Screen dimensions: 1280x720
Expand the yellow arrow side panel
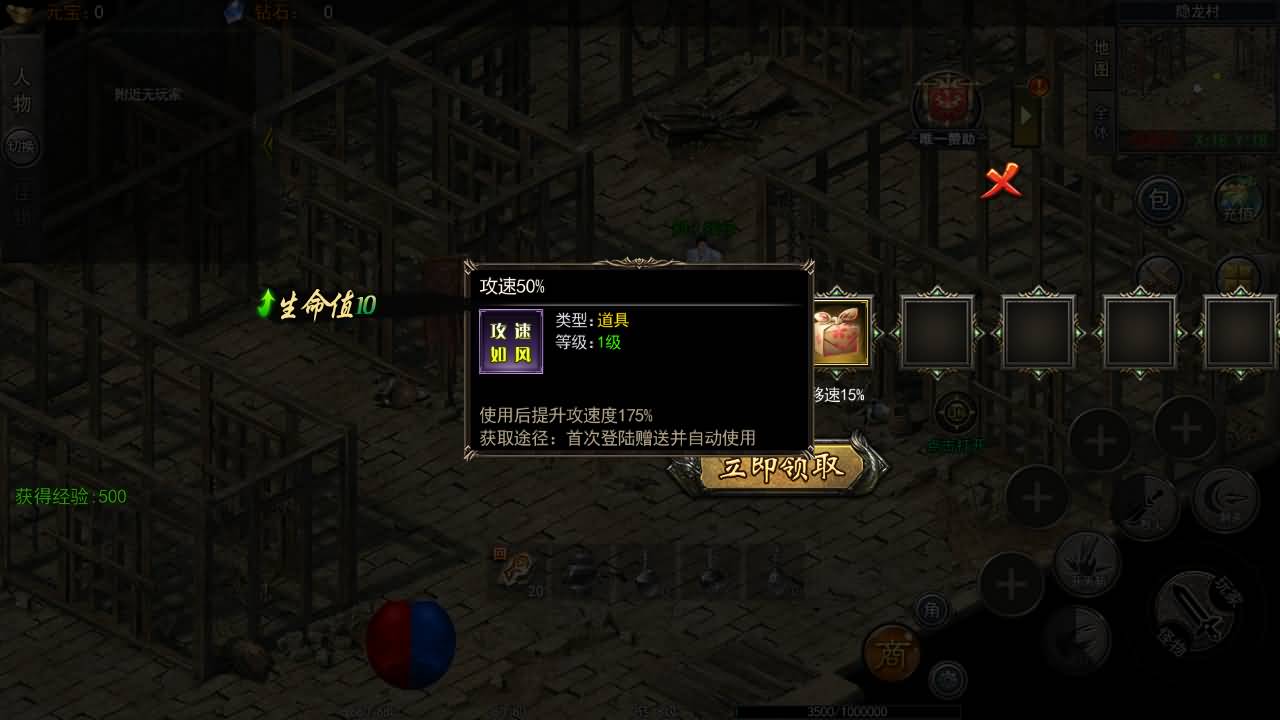(1027, 113)
